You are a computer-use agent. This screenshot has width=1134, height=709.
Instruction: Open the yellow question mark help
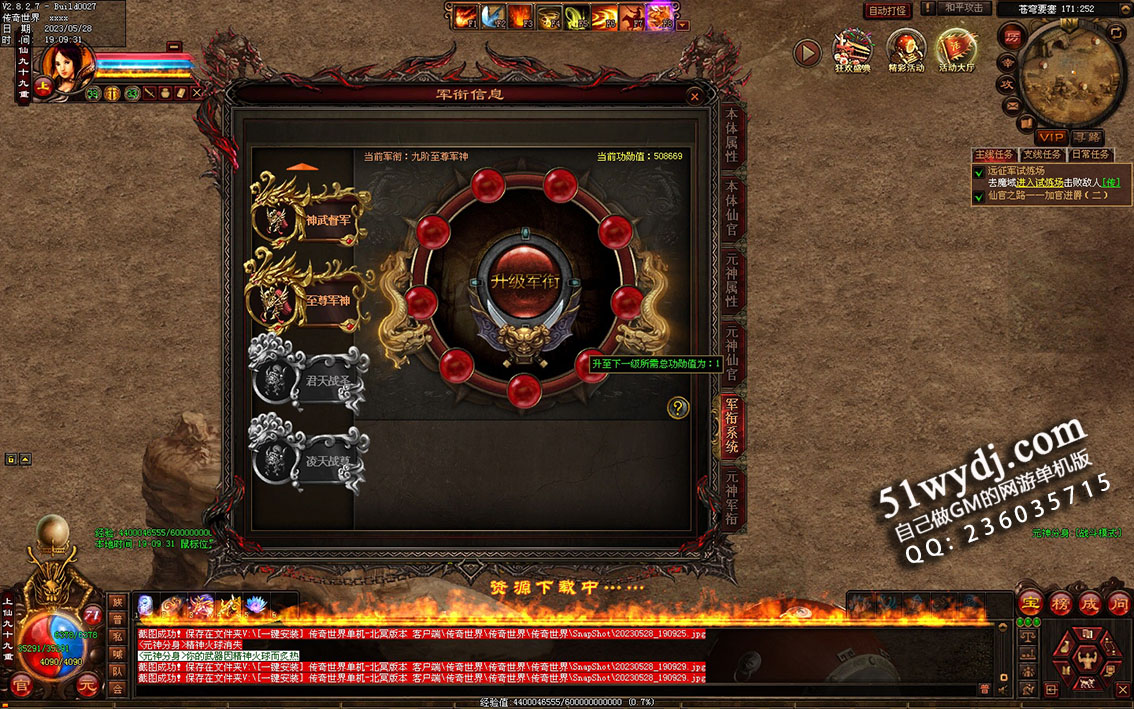click(679, 407)
